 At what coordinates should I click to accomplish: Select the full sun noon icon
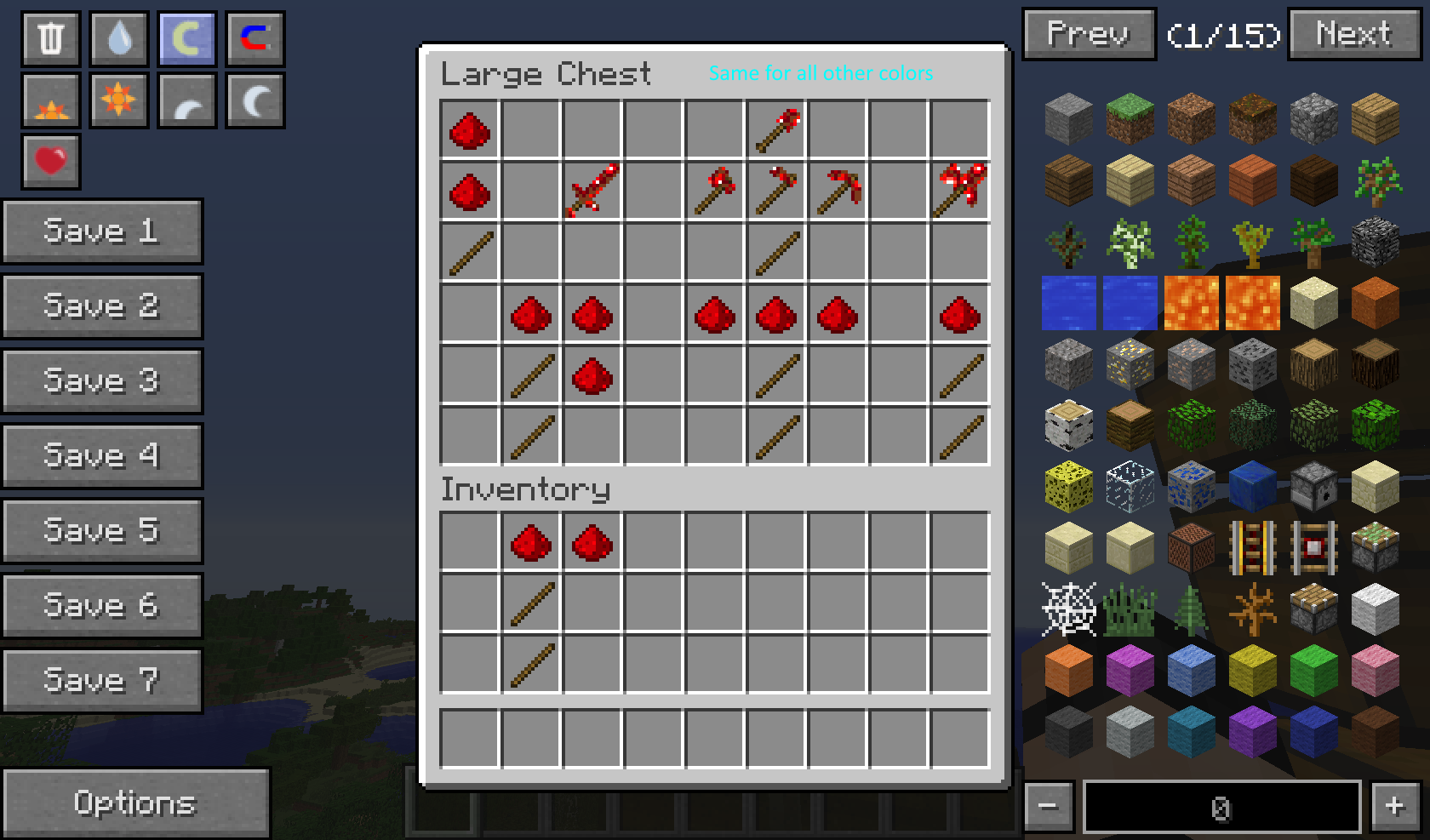[118, 99]
